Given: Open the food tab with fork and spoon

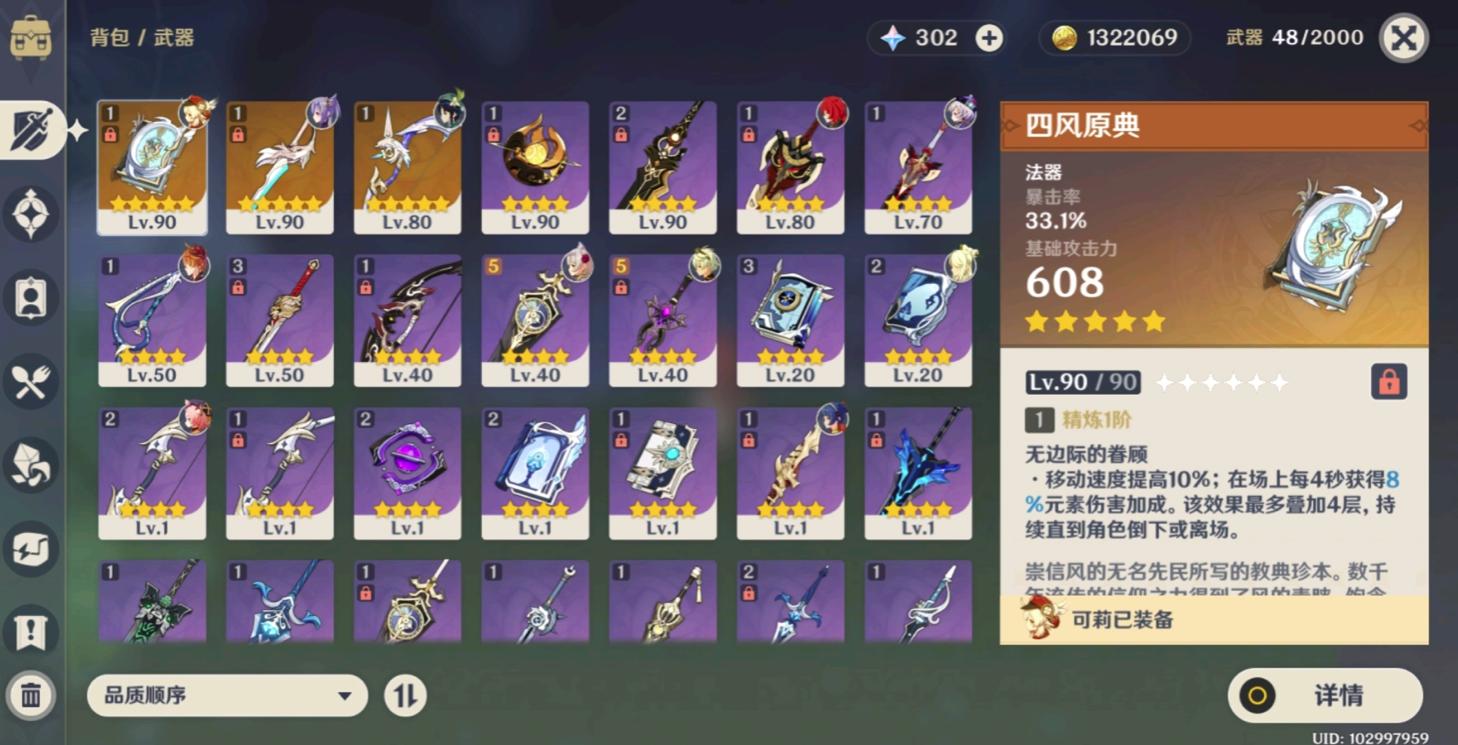Looking at the screenshot, I should tap(31, 382).
